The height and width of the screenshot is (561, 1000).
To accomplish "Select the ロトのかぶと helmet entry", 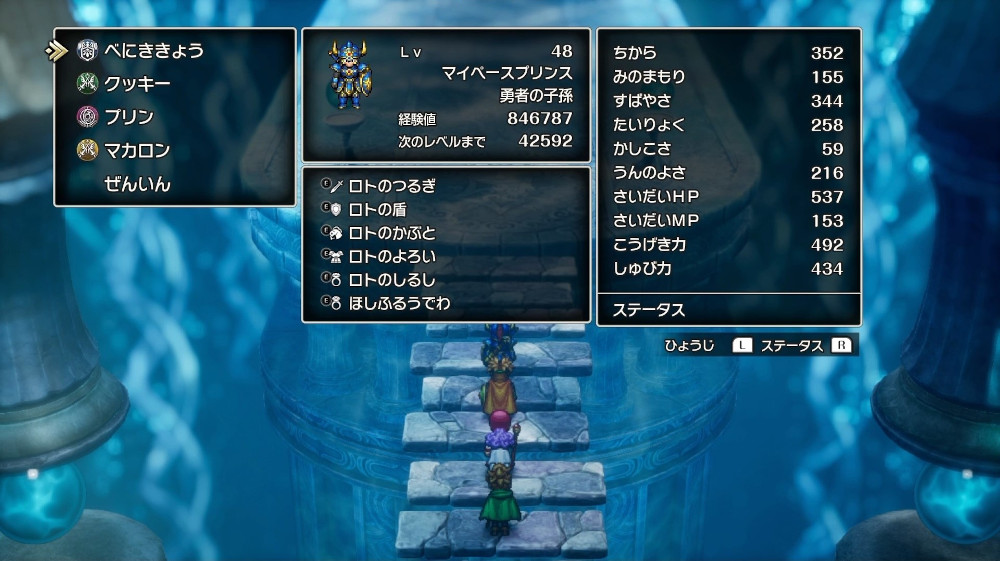I will pyautogui.click(x=392, y=232).
